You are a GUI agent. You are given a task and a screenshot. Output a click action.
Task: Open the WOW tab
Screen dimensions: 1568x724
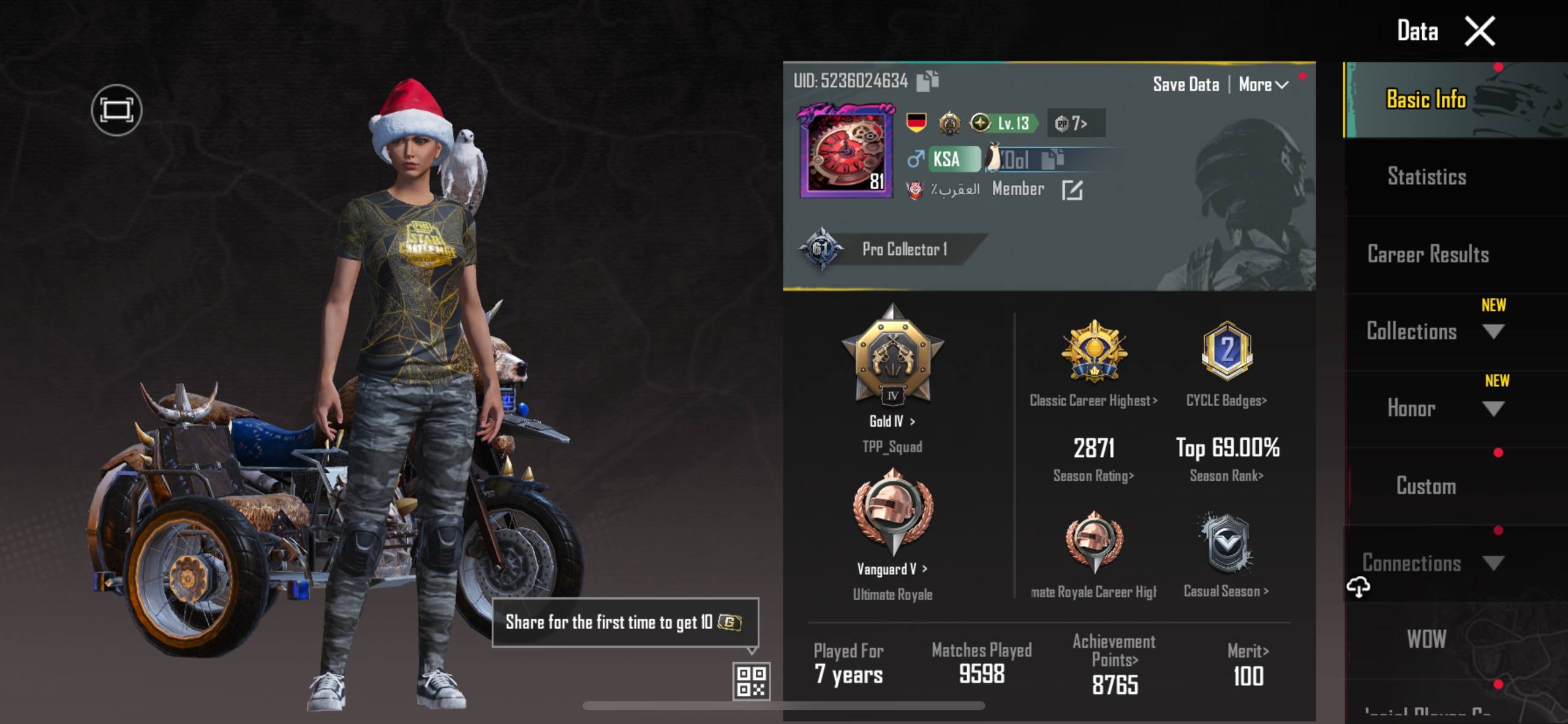[x=1427, y=639]
